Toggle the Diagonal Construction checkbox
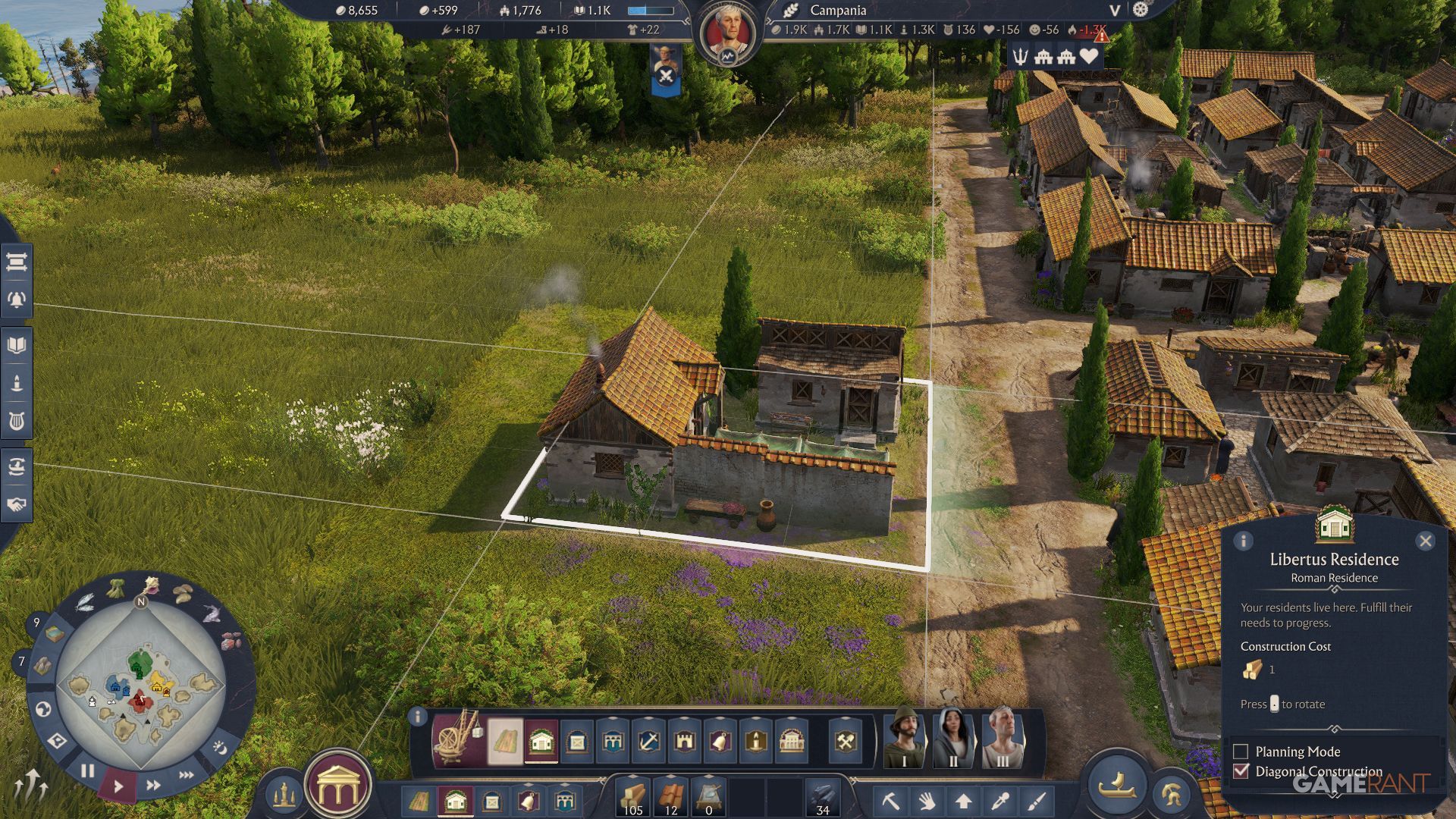 (x=1241, y=771)
